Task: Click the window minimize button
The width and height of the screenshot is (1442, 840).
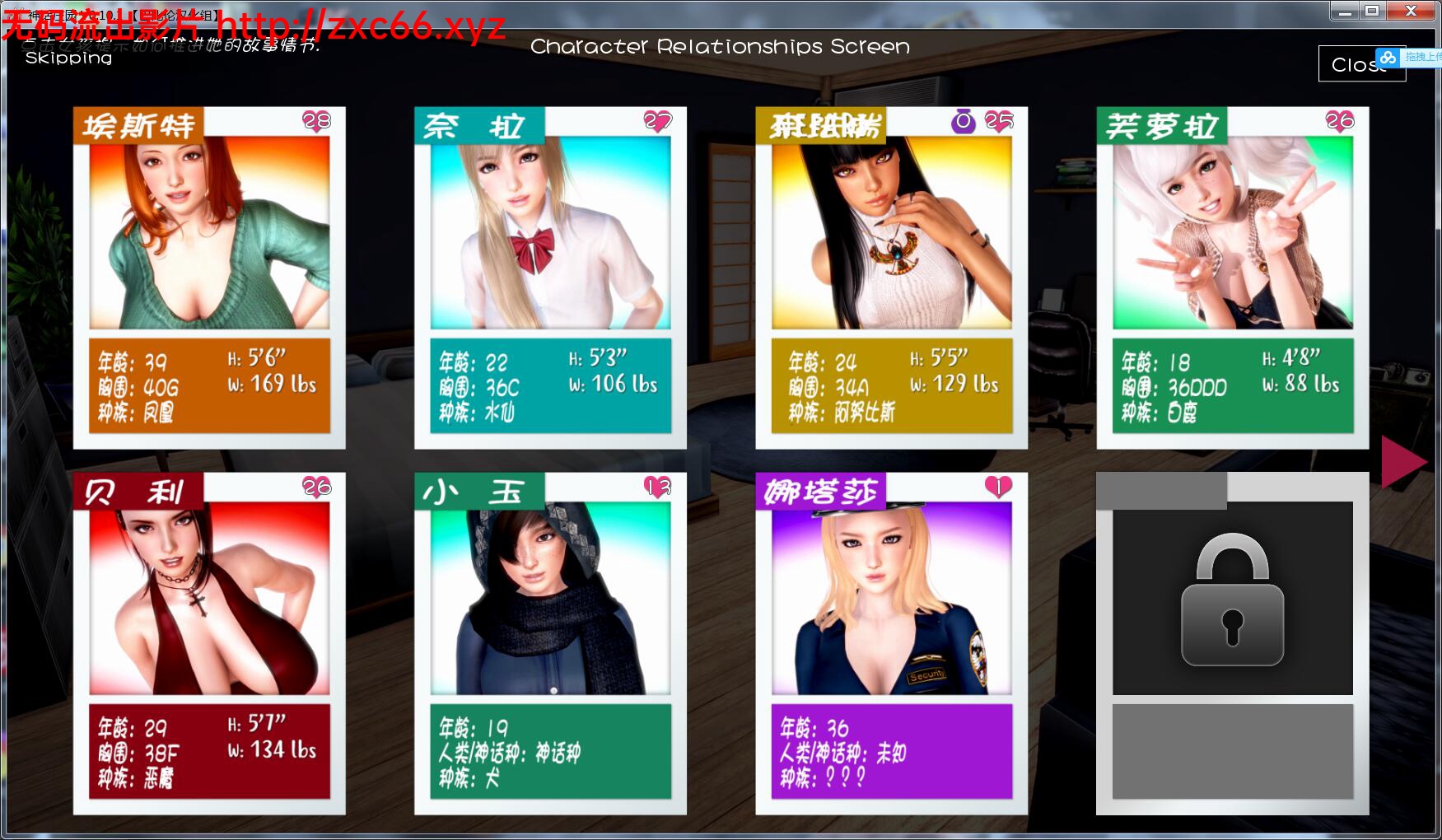Action: click(x=1345, y=11)
